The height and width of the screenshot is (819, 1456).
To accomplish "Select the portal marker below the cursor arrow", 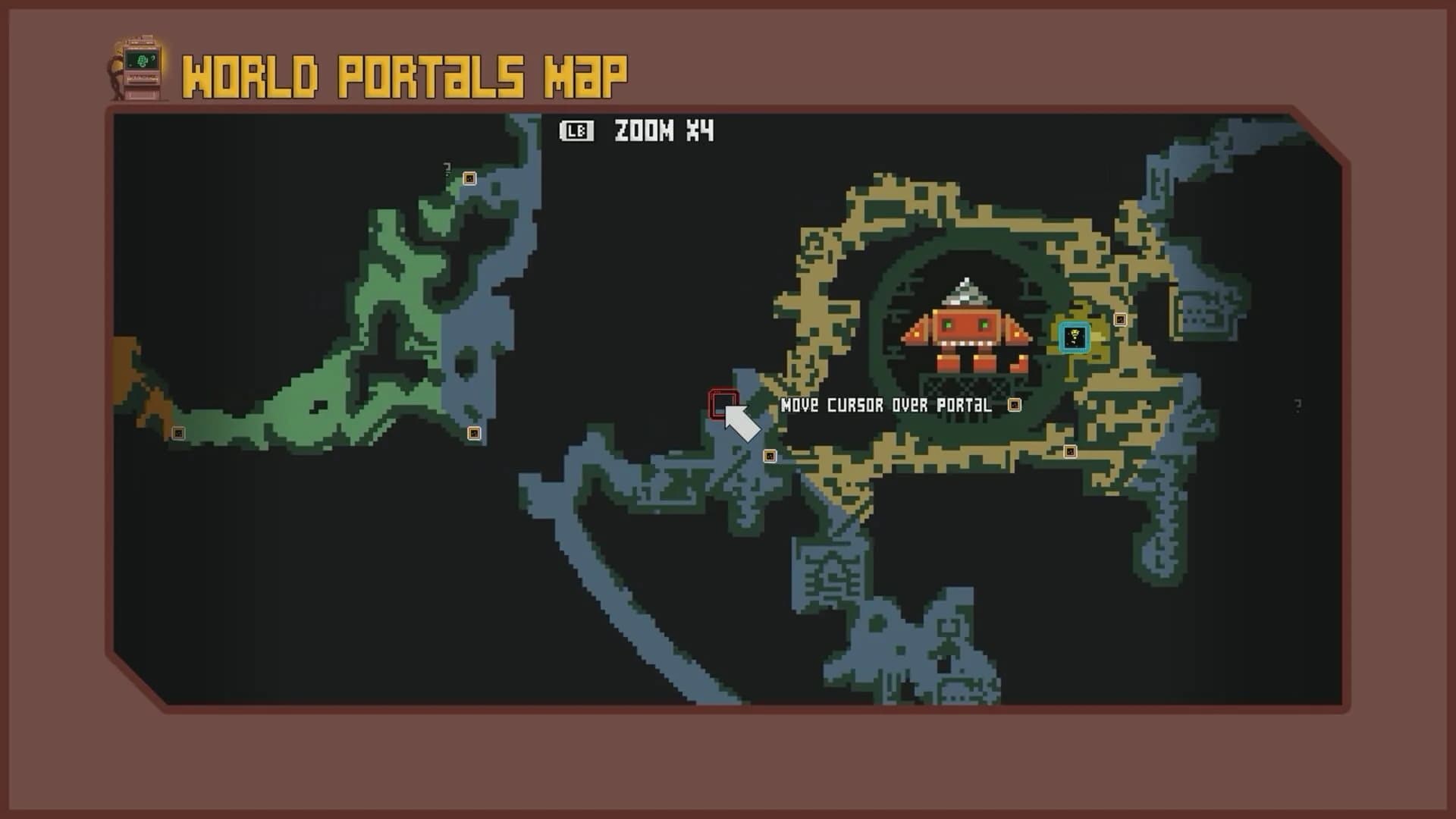I will 770,454.
